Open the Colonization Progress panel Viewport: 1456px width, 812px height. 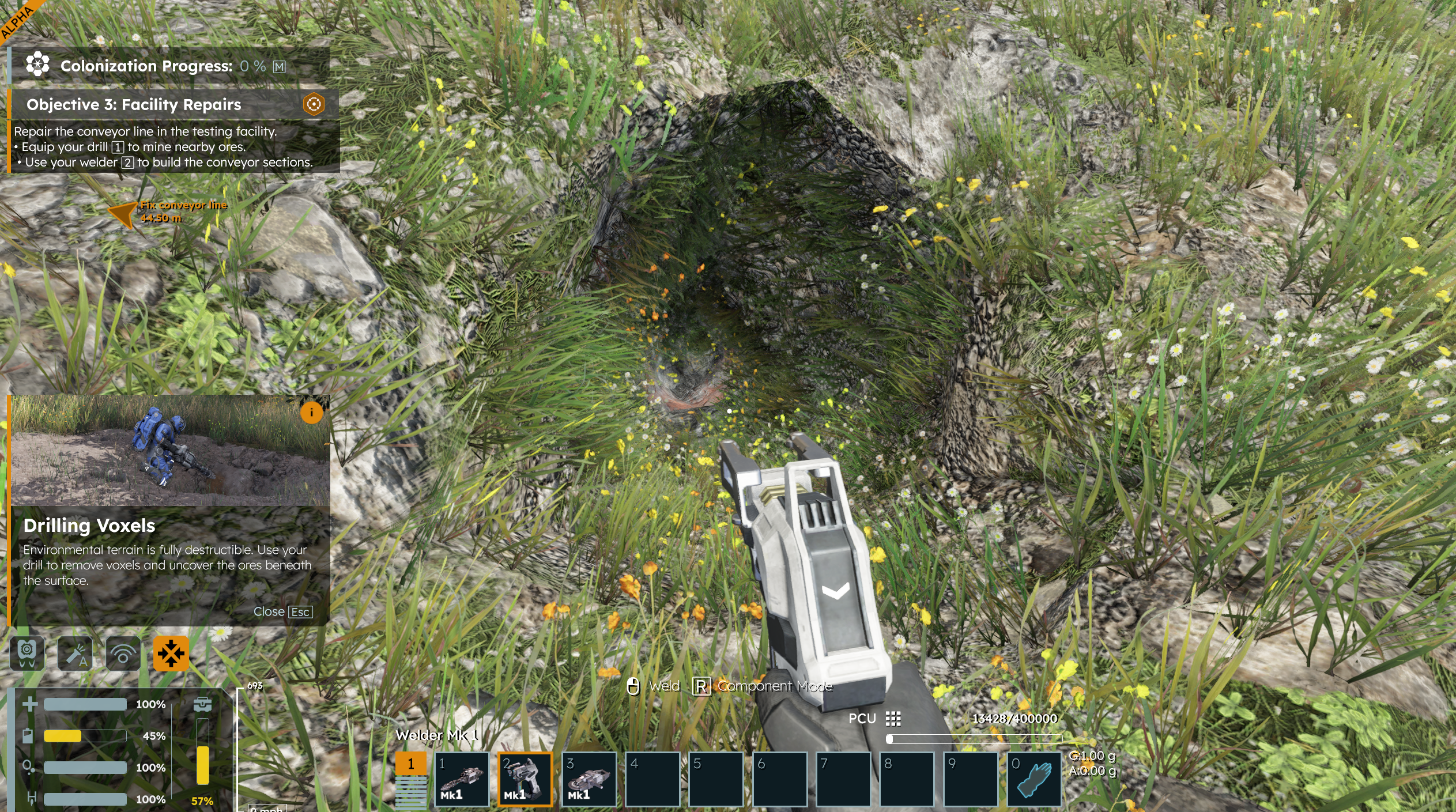click(146, 66)
